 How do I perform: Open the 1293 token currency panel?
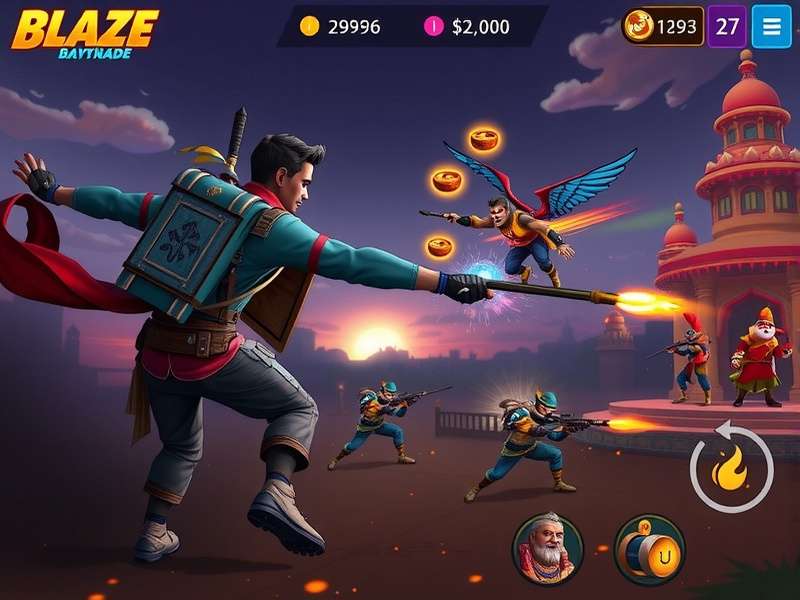tap(663, 26)
